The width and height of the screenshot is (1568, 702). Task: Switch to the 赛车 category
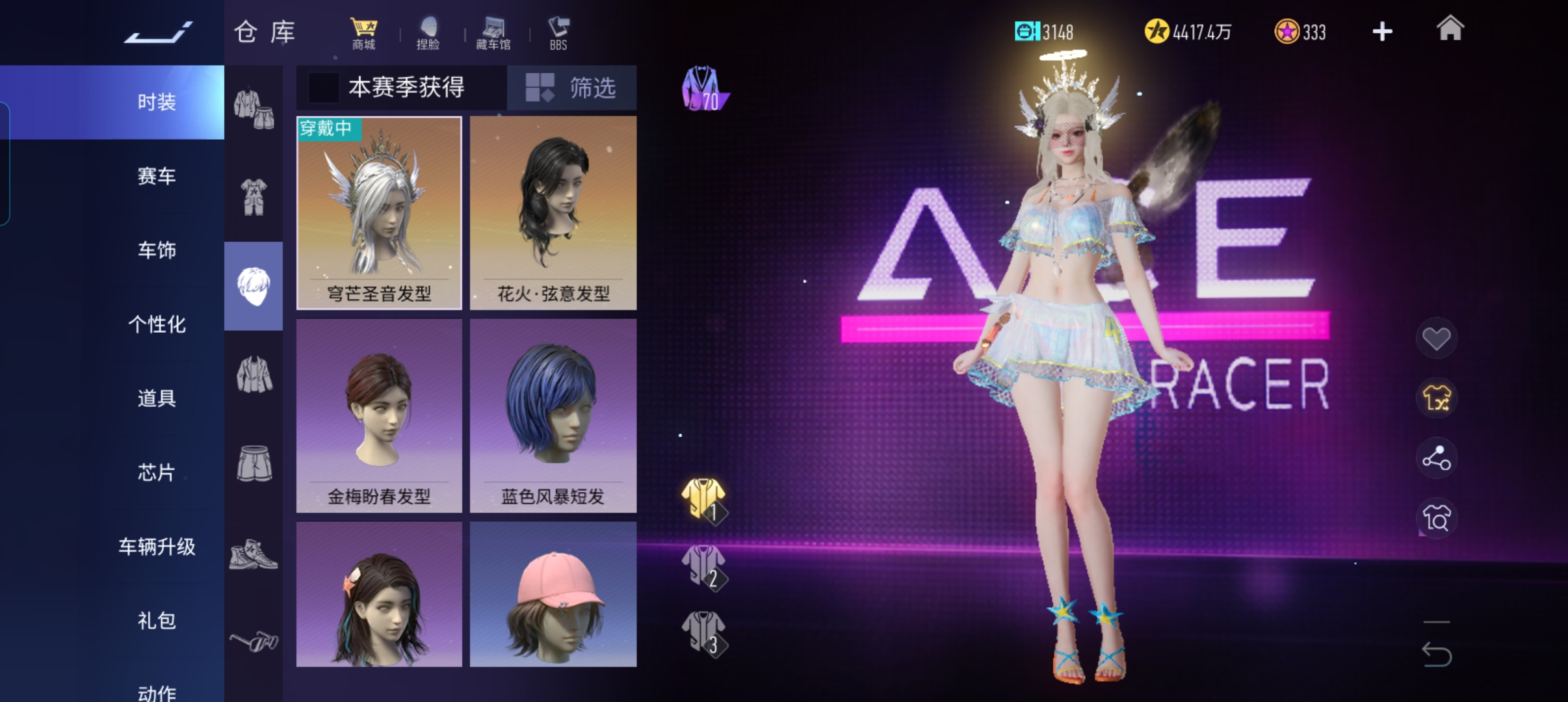click(x=157, y=176)
